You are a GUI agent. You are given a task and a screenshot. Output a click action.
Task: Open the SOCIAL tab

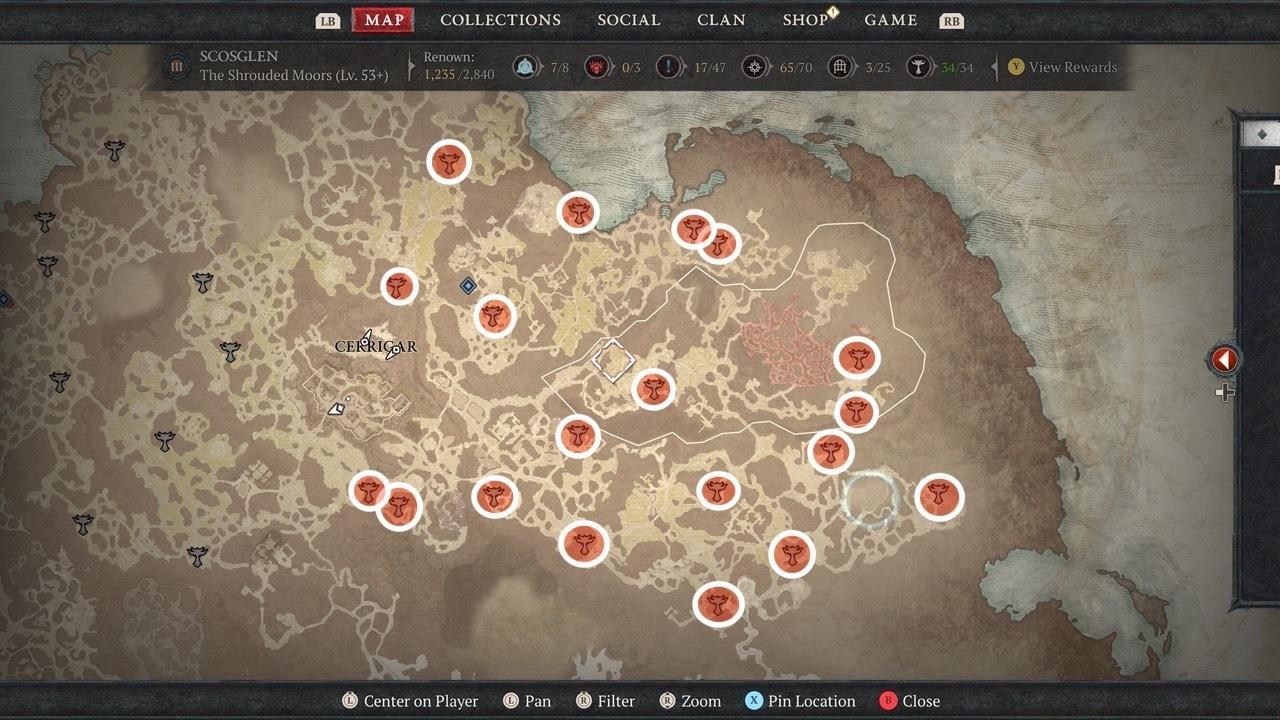(628, 19)
